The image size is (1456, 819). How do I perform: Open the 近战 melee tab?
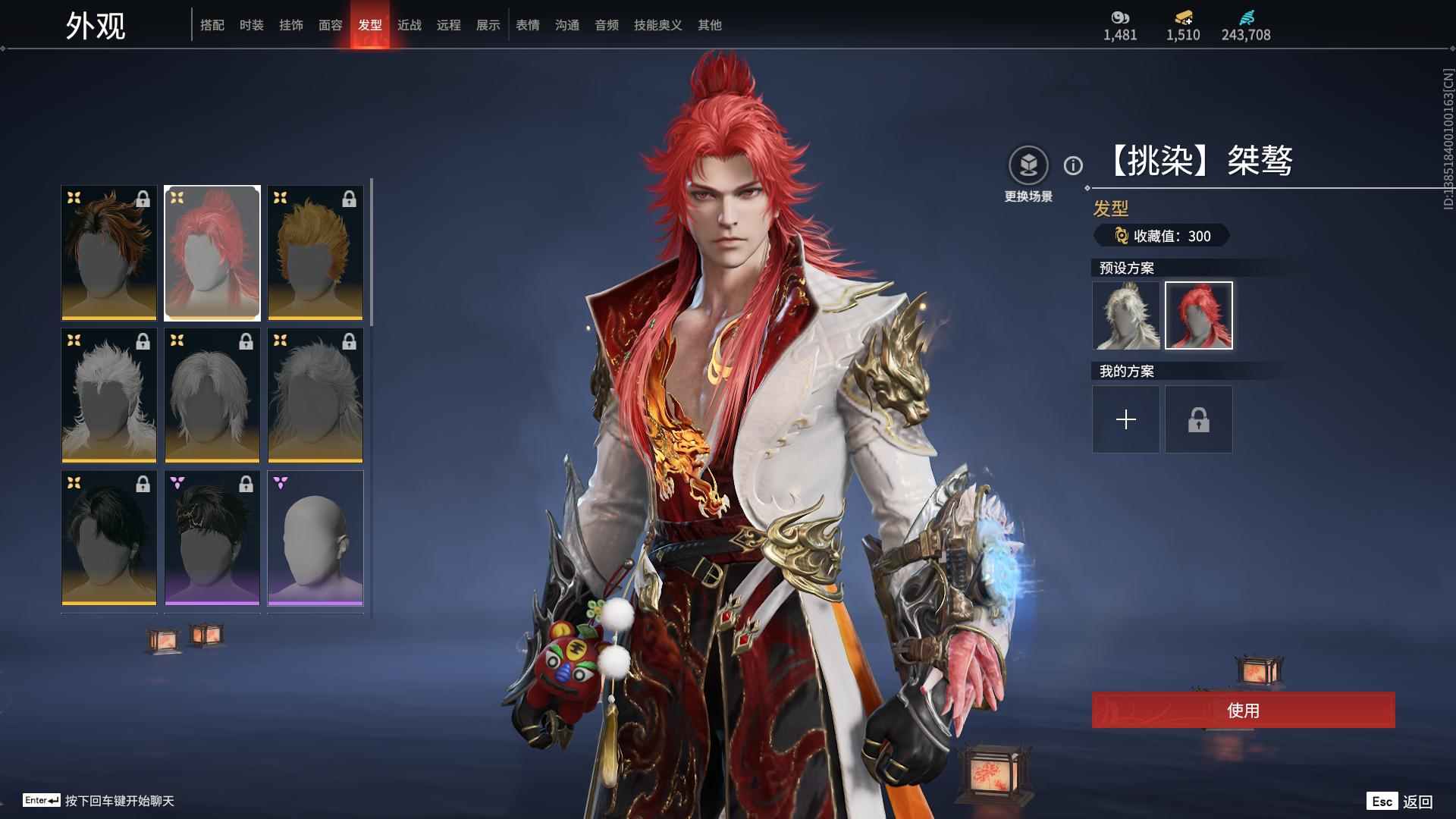click(409, 25)
